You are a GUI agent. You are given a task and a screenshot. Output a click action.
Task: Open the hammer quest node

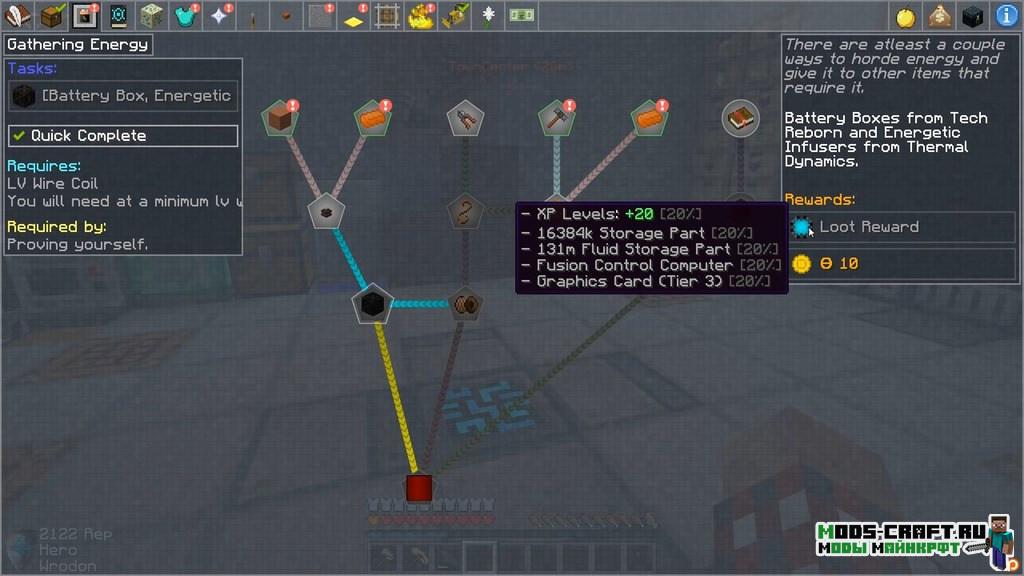555,119
